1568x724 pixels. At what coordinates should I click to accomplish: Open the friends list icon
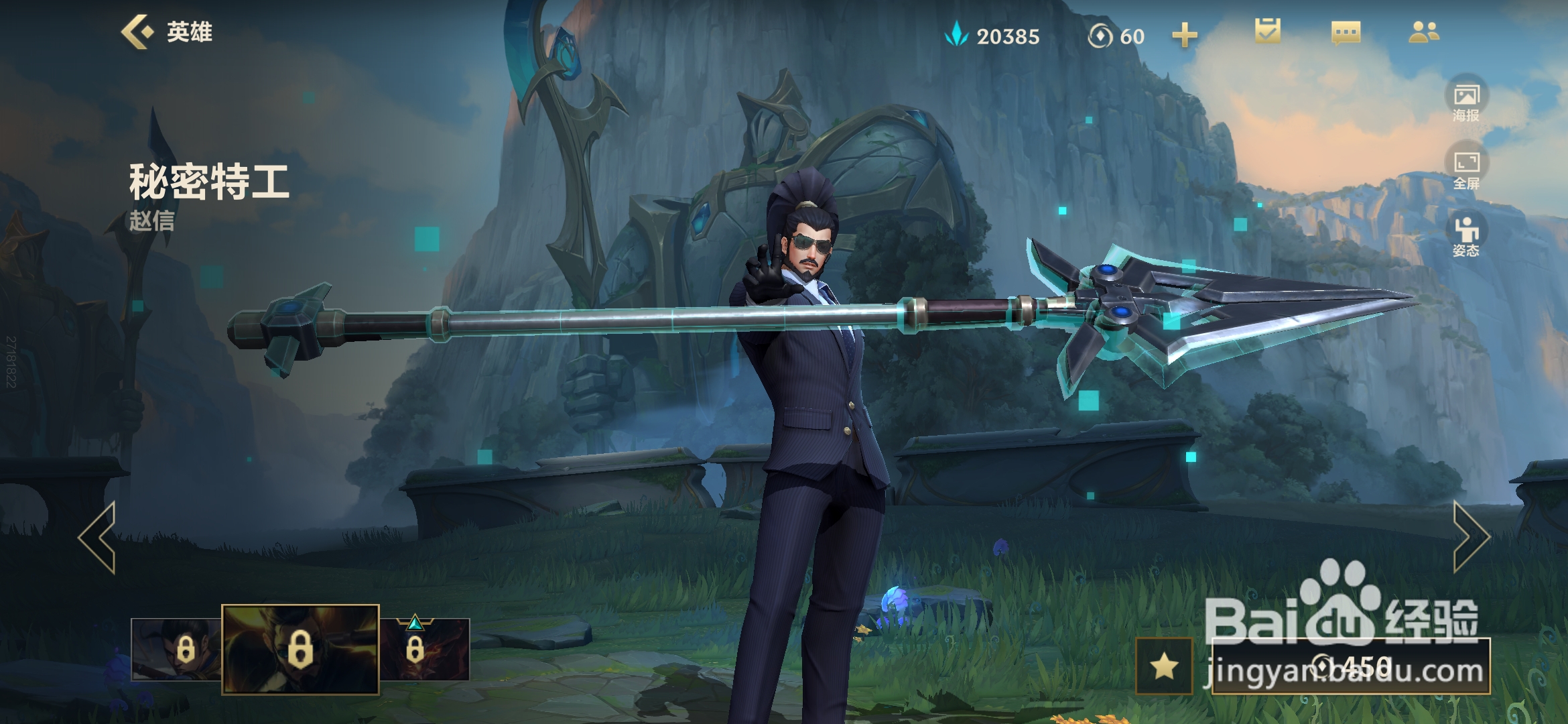(x=1423, y=32)
